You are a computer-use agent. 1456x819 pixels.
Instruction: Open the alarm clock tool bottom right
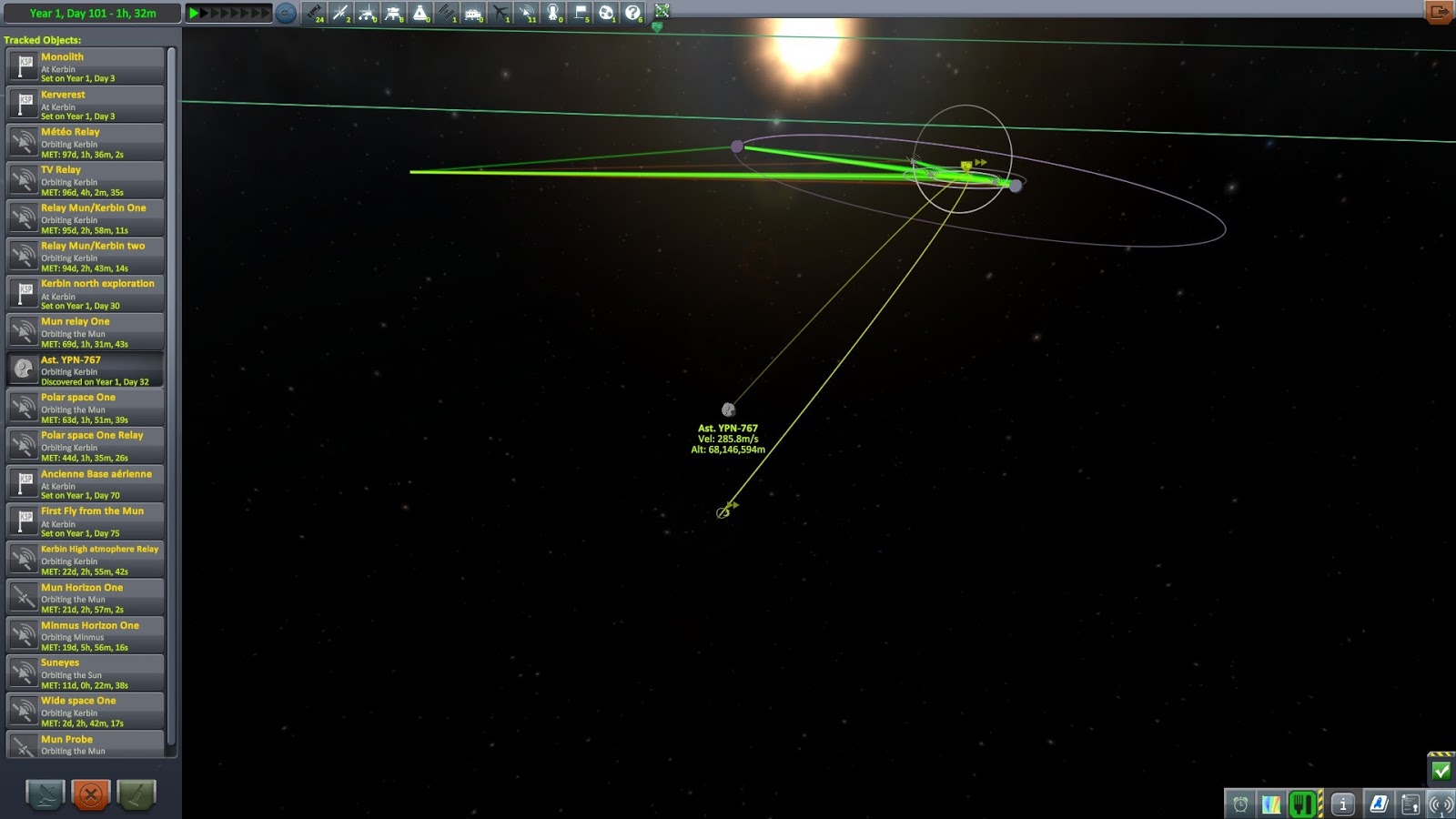click(x=1240, y=804)
